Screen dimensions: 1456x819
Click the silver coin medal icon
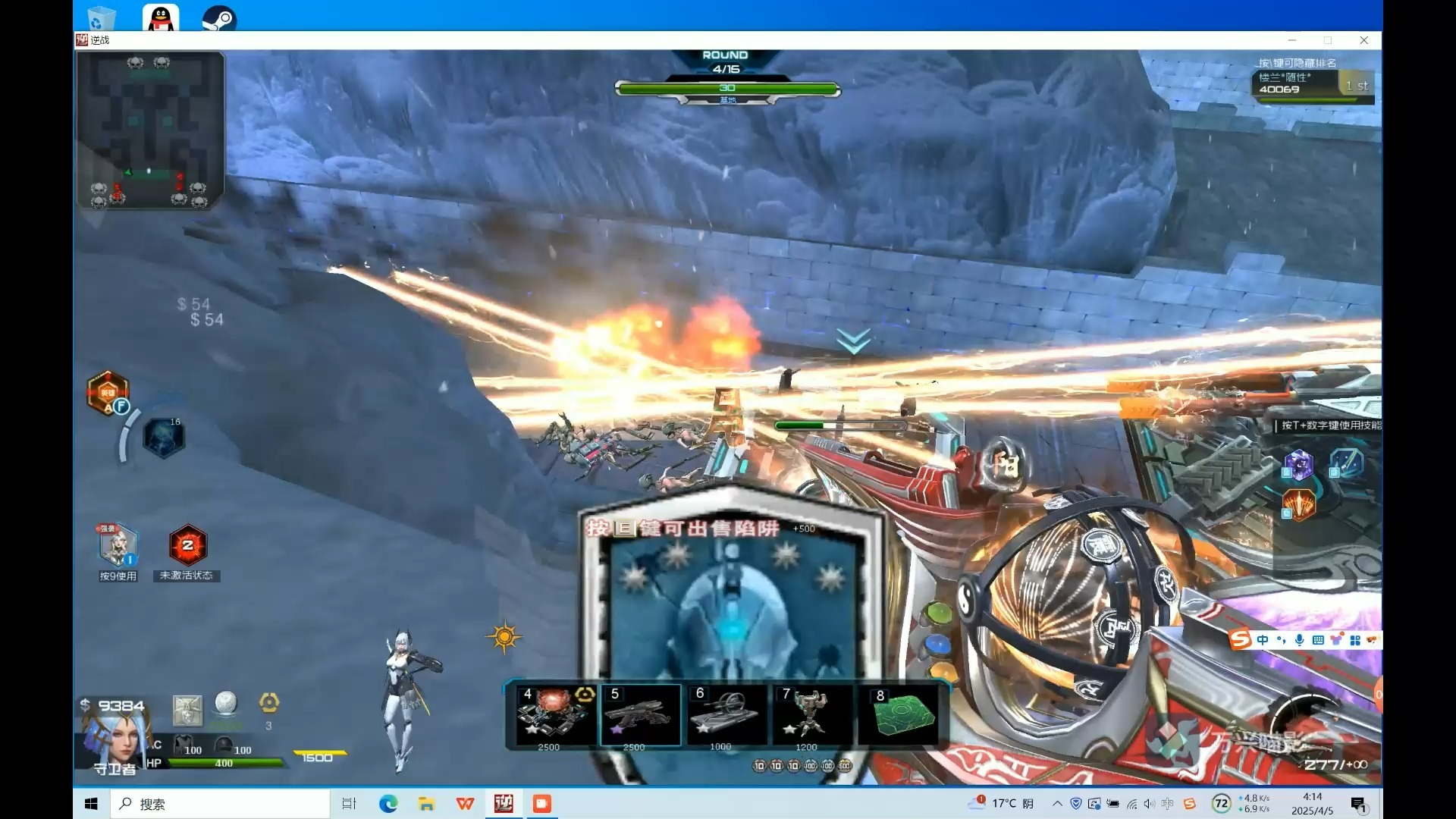[226, 704]
